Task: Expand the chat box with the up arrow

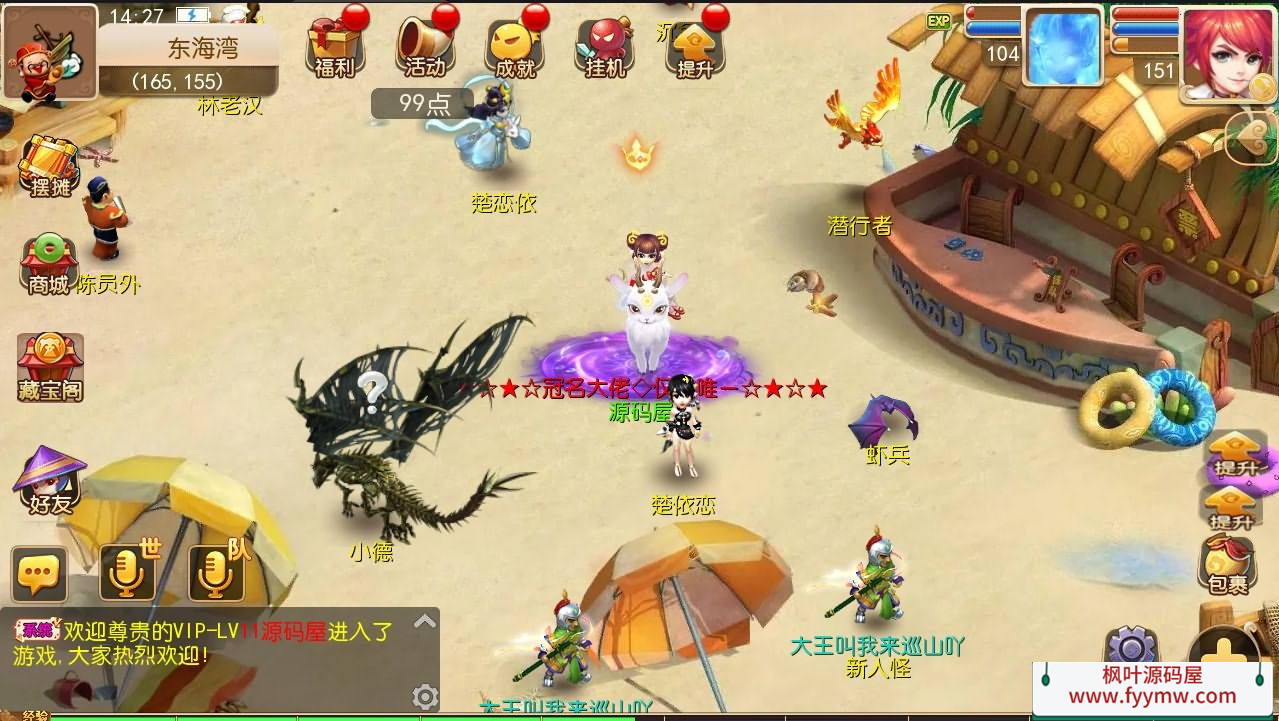Action: pyautogui.click(x=424, y=622)
